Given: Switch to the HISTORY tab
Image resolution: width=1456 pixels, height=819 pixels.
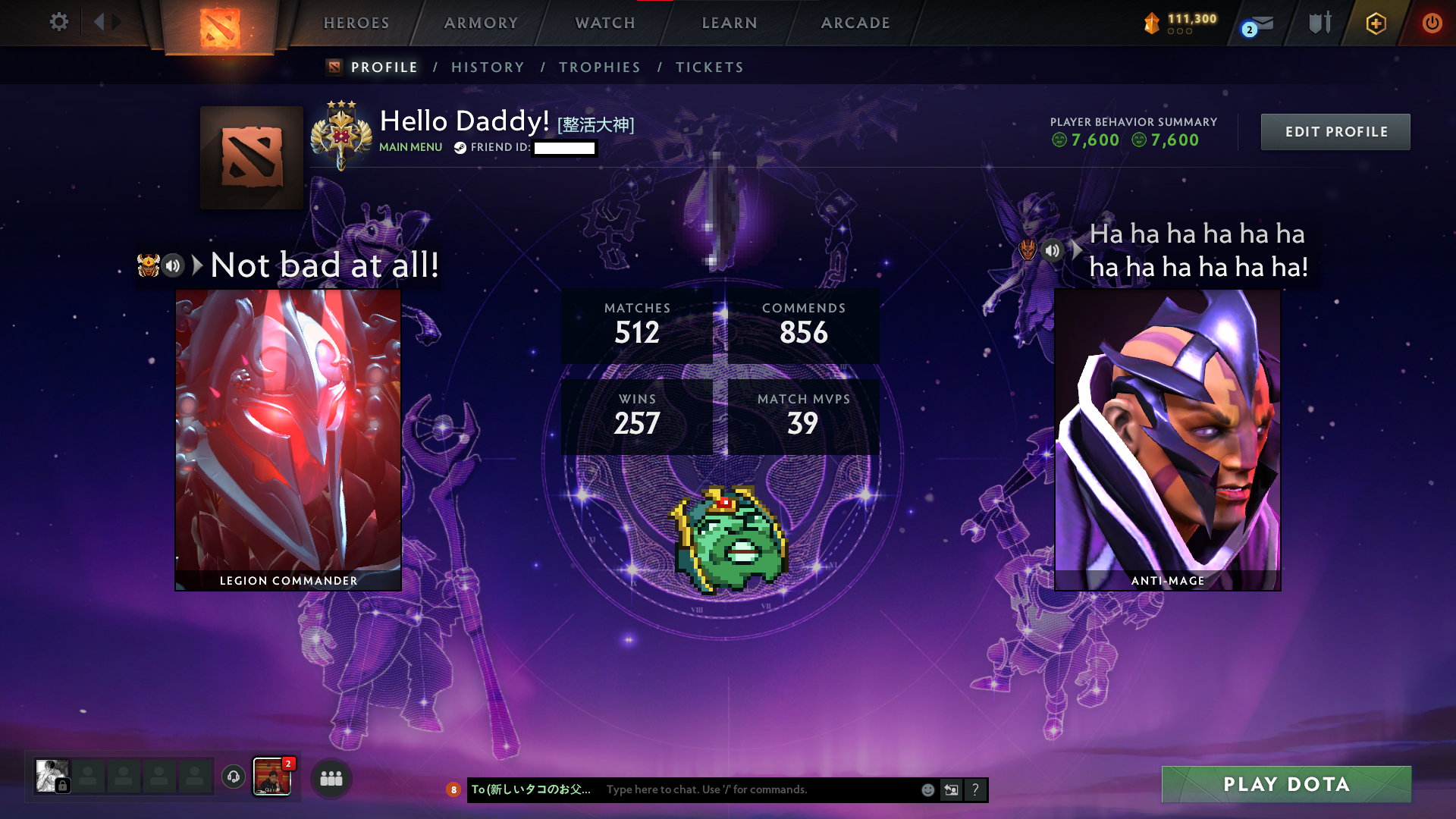Looking at the screenshot, I should (x=487, y=67).
